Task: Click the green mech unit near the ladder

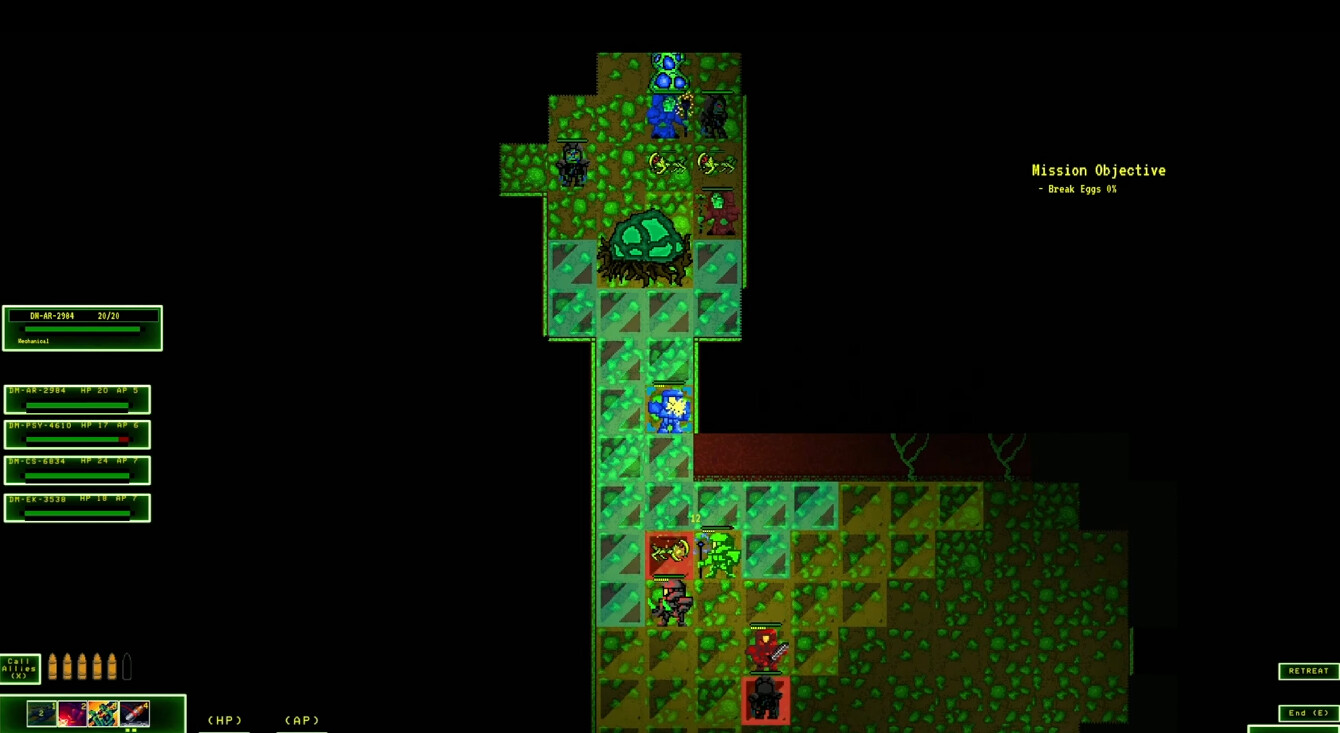Action: 722,553
